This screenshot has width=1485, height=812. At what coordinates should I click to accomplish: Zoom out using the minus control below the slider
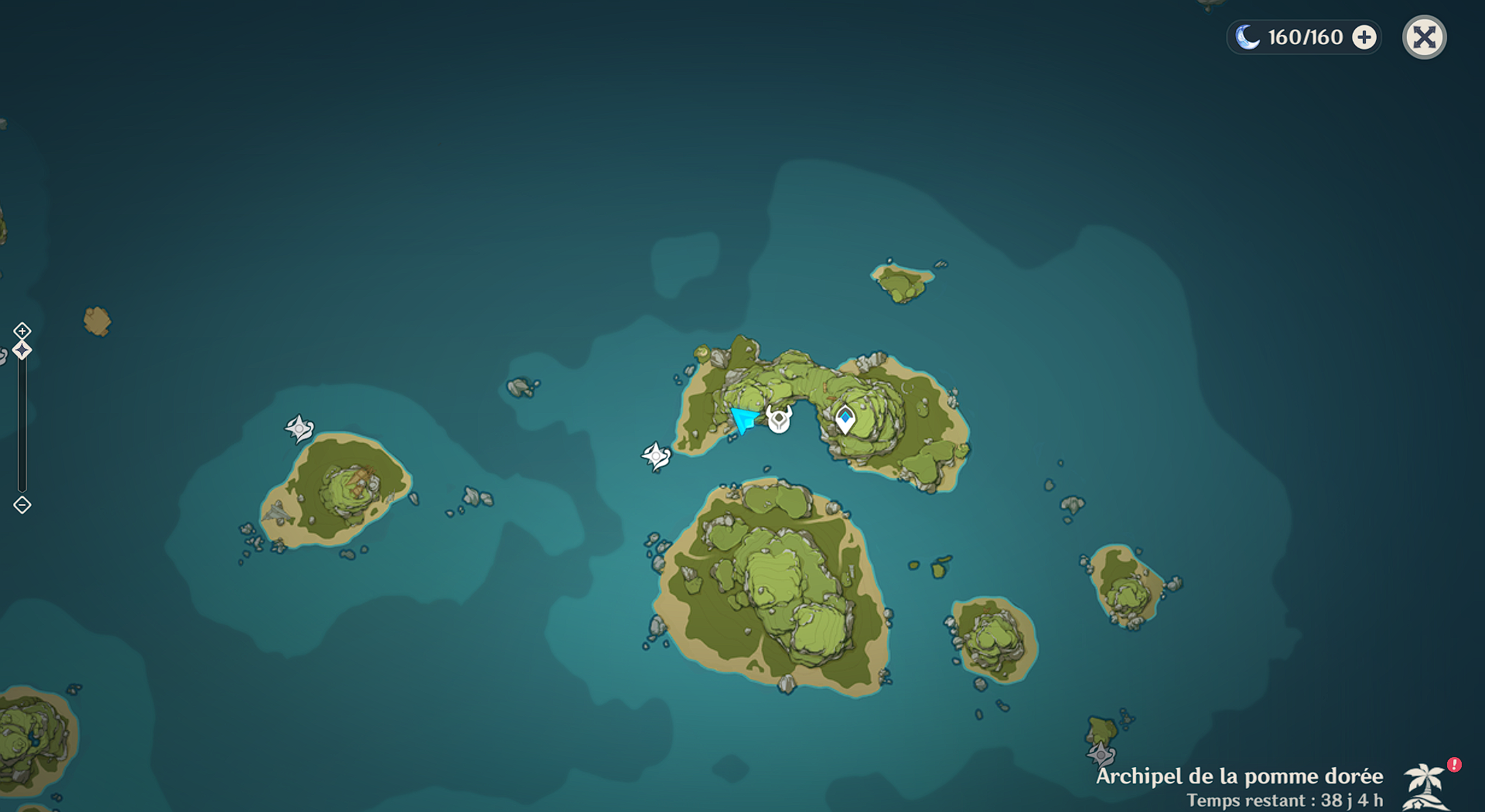click(22, 505)
